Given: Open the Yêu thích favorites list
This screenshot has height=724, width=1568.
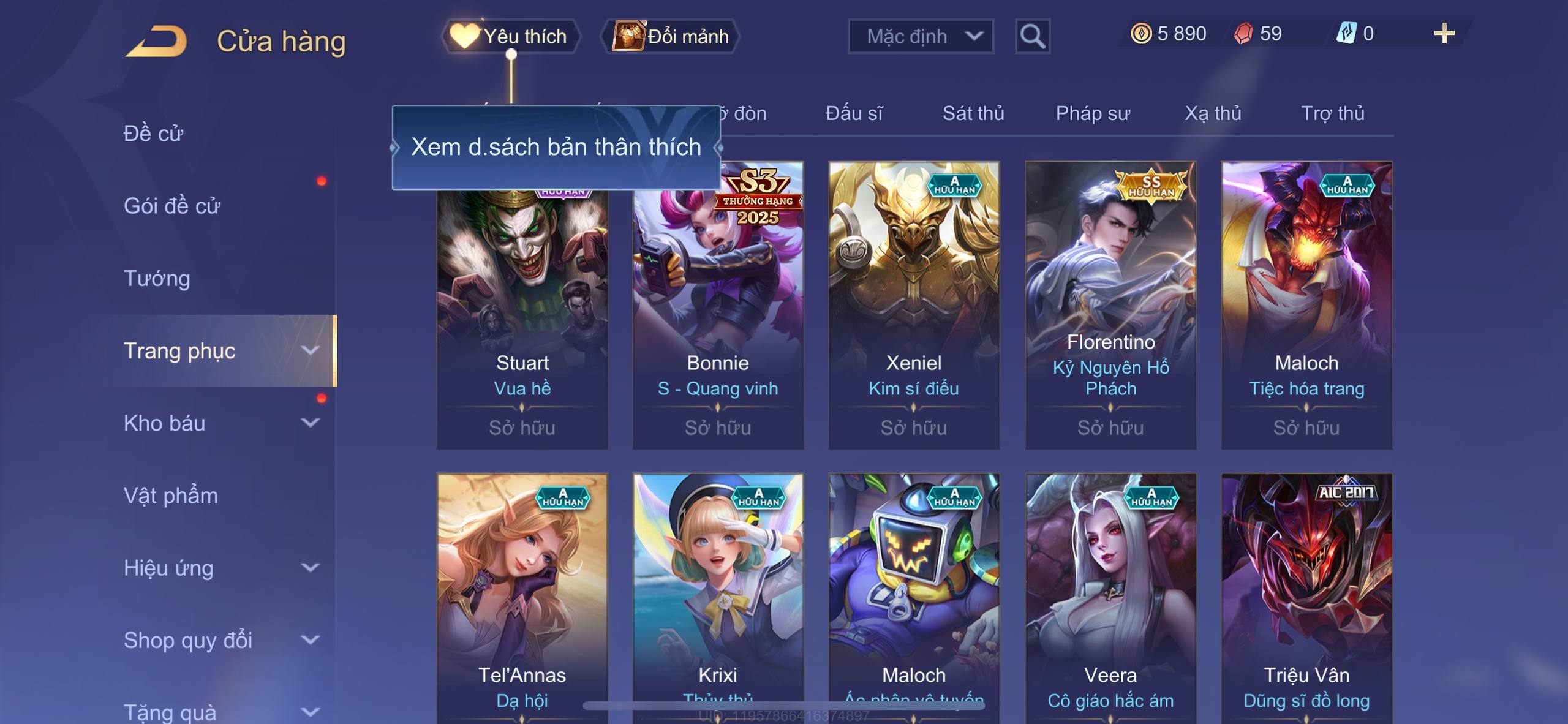Looking at the screenshot, I should coord(510,36).
